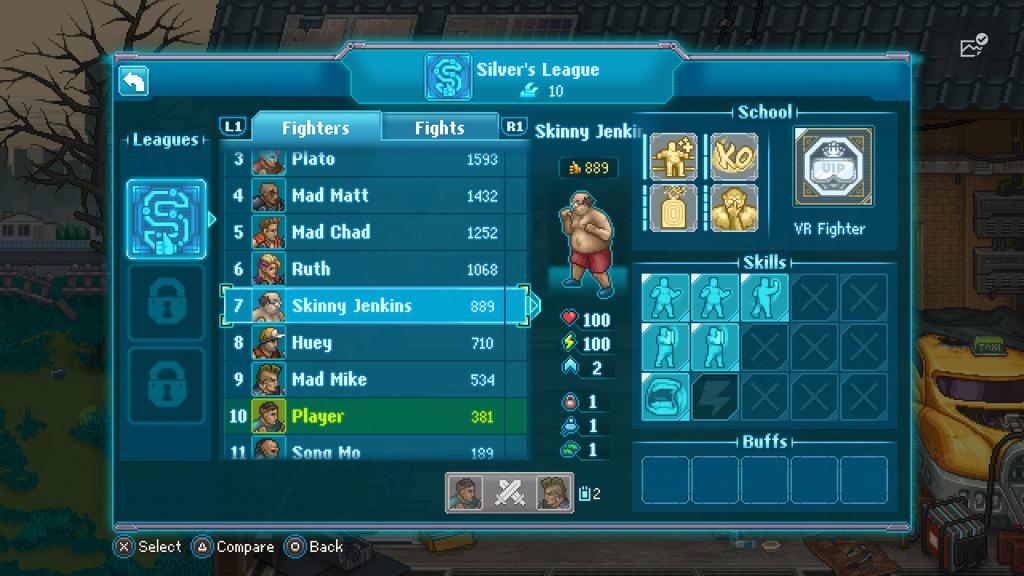Pick Mad Mike's fighter row

click(374, 380)
